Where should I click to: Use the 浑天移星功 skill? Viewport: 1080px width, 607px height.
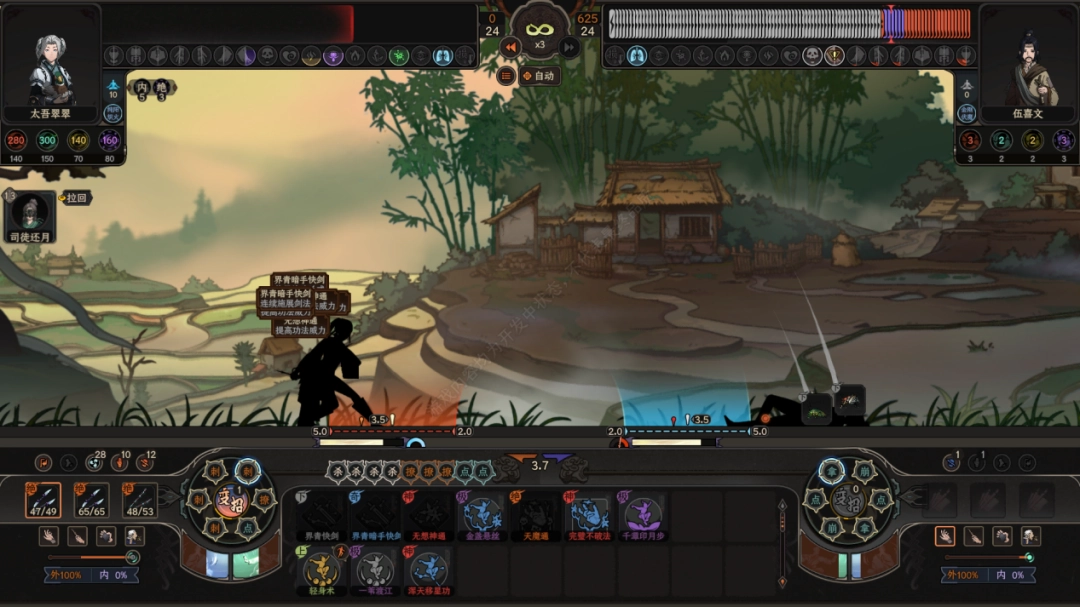pyautogui.click(x=428, y=570)
